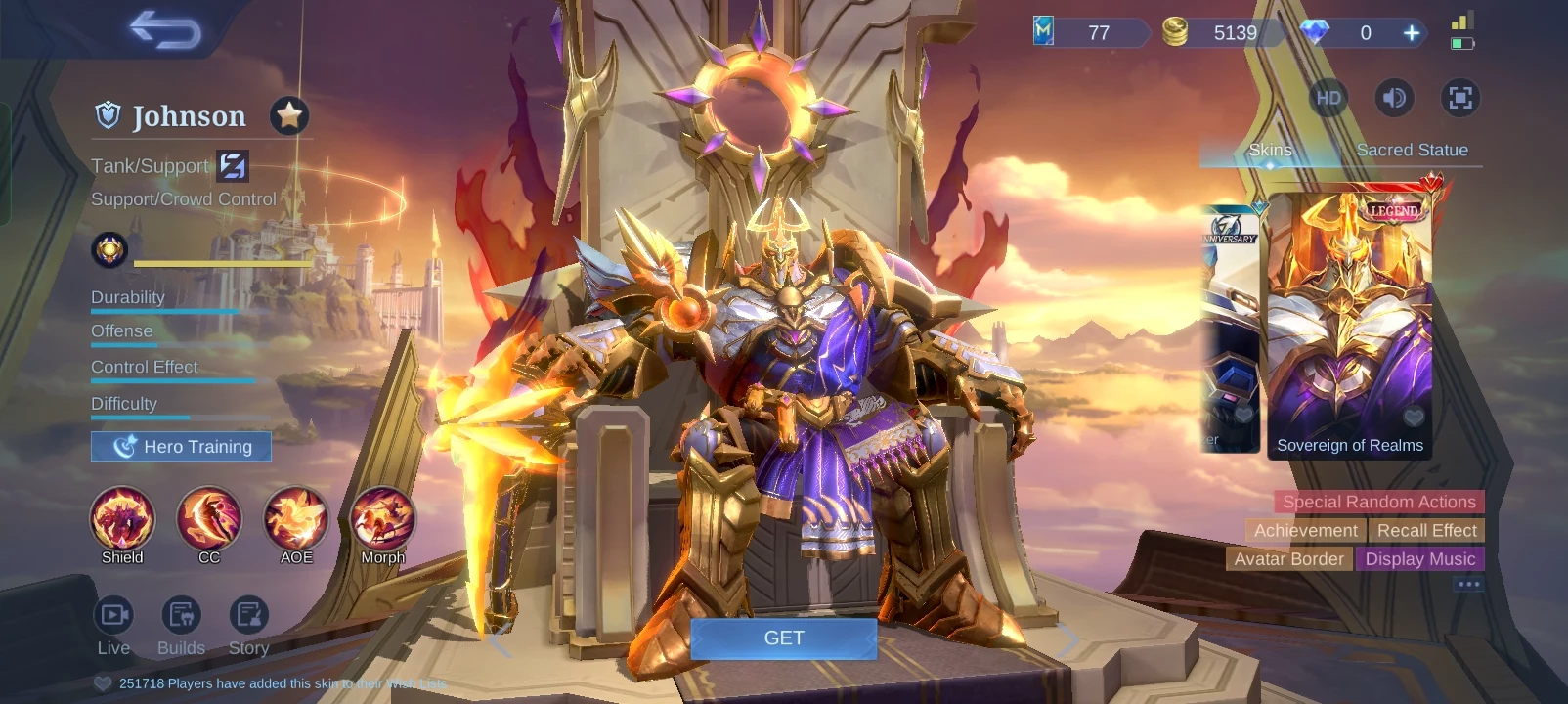The image size is (1568, 704).
Task: Mark Johnson as favorite with the star
Action: 288,116
